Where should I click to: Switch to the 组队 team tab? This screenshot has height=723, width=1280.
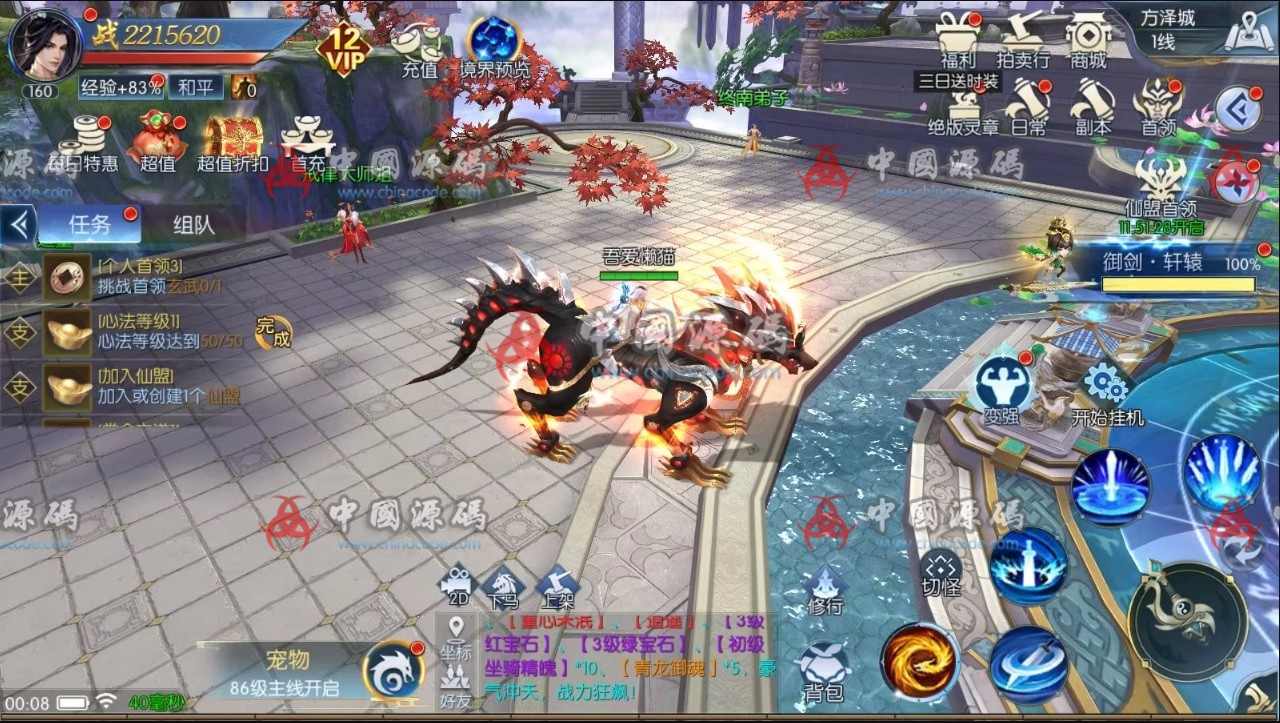click(x=193, y=224)
